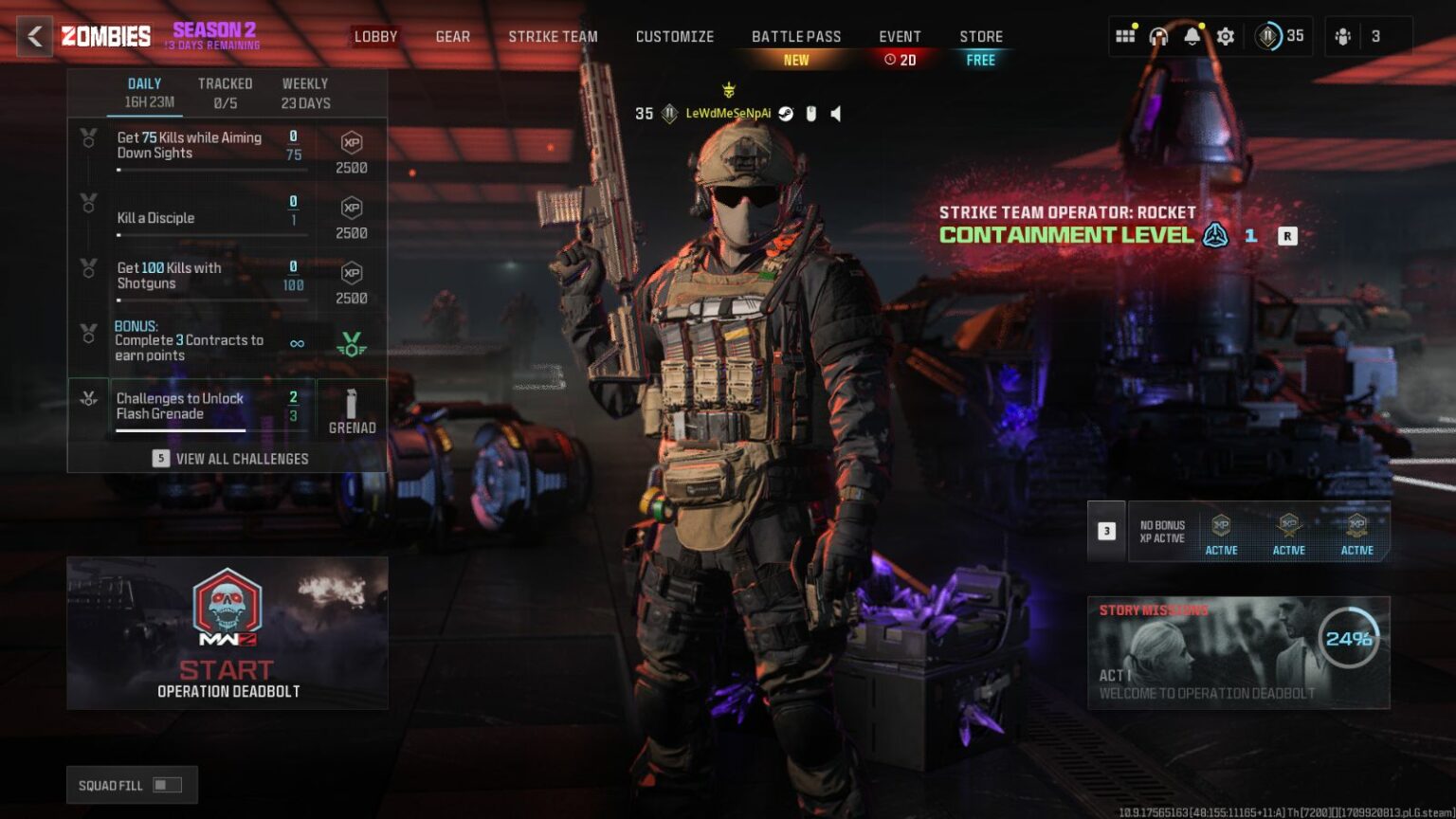Click the grid game select icon

click(1125, 36)
